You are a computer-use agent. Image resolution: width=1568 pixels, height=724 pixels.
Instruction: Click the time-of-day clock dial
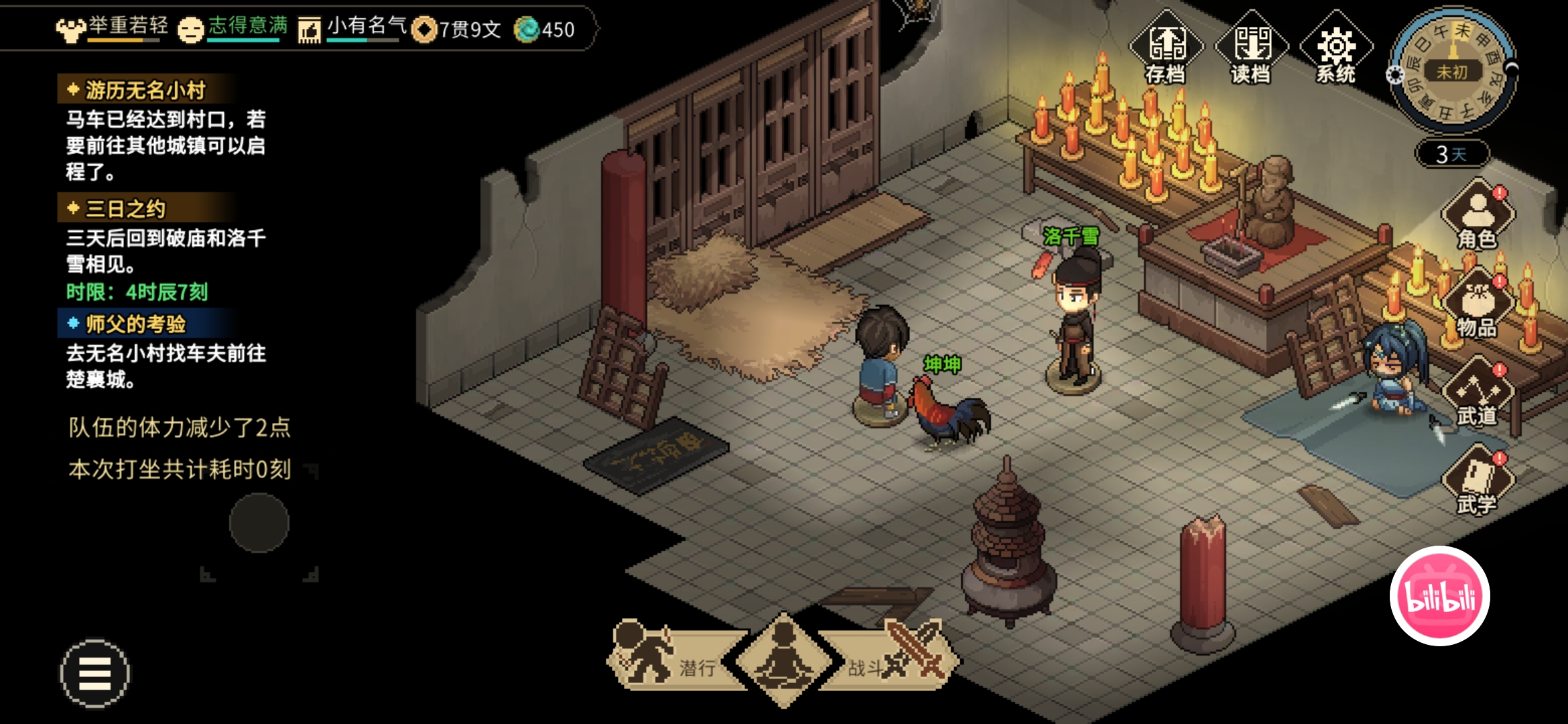(1453, 70)
